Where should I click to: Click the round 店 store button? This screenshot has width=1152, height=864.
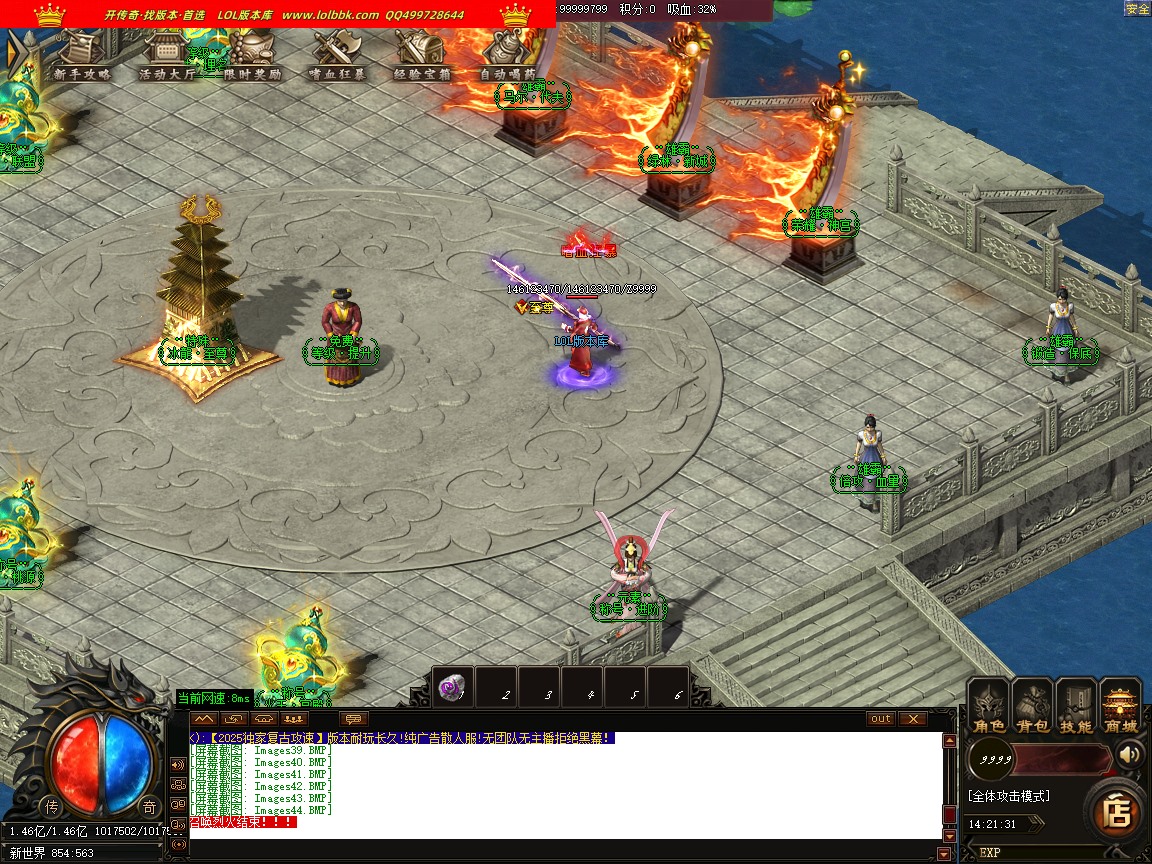1116,812
